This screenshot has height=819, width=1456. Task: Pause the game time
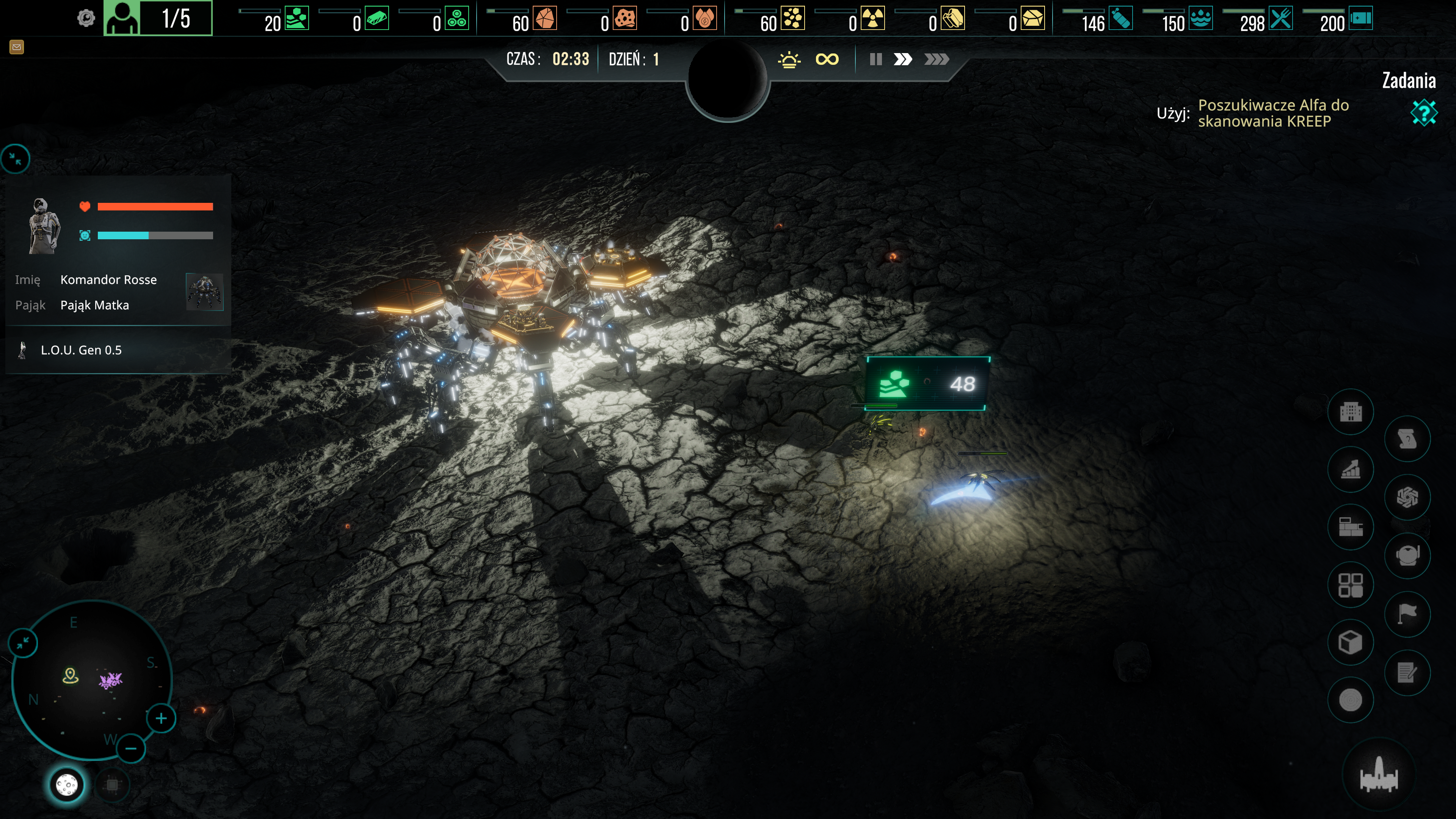click(875, 60)
